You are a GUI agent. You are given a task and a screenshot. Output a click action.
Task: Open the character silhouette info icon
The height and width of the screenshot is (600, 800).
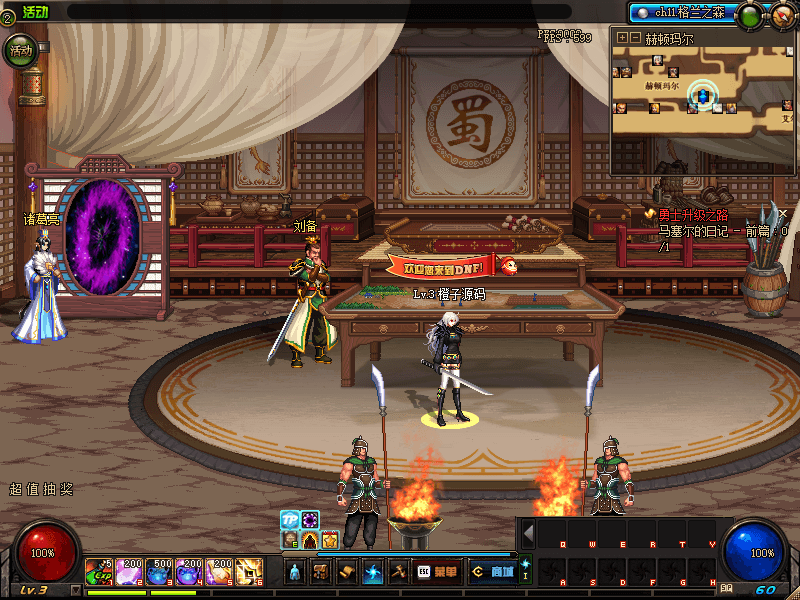(295, 572)
